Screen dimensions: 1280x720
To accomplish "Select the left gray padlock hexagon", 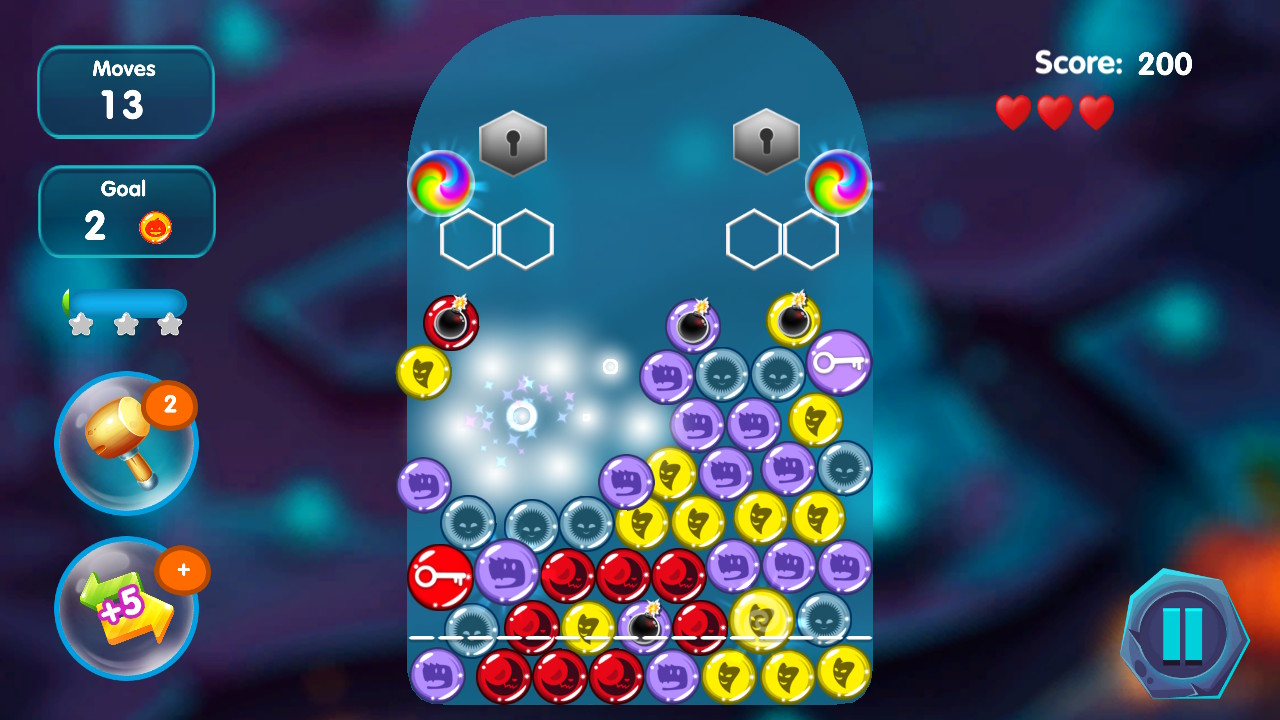I will coord(513,144).
